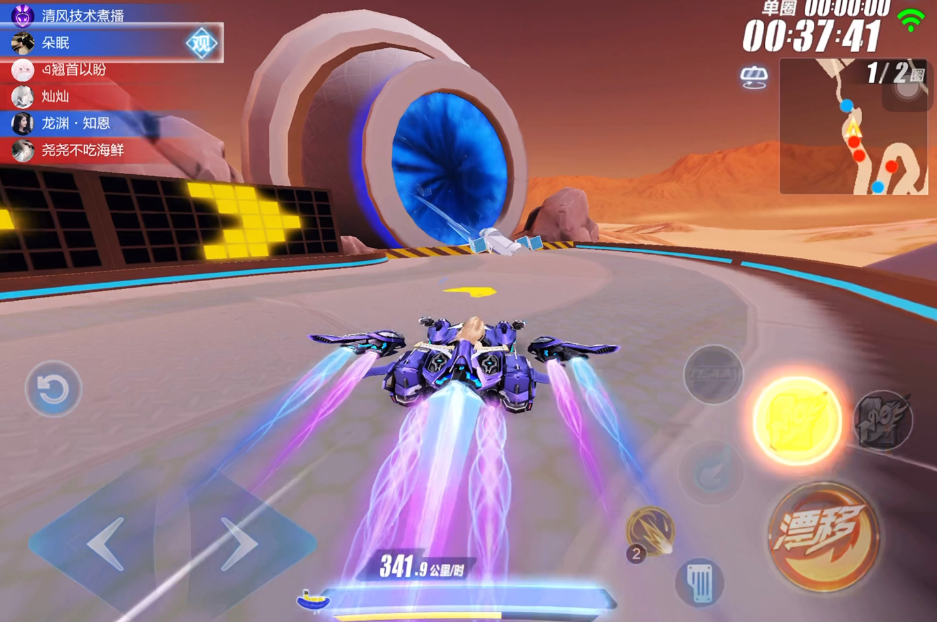Tap the translucent round overlay button on the minimap
Viewport: 937px width, 622px height.
coord(907,87)
